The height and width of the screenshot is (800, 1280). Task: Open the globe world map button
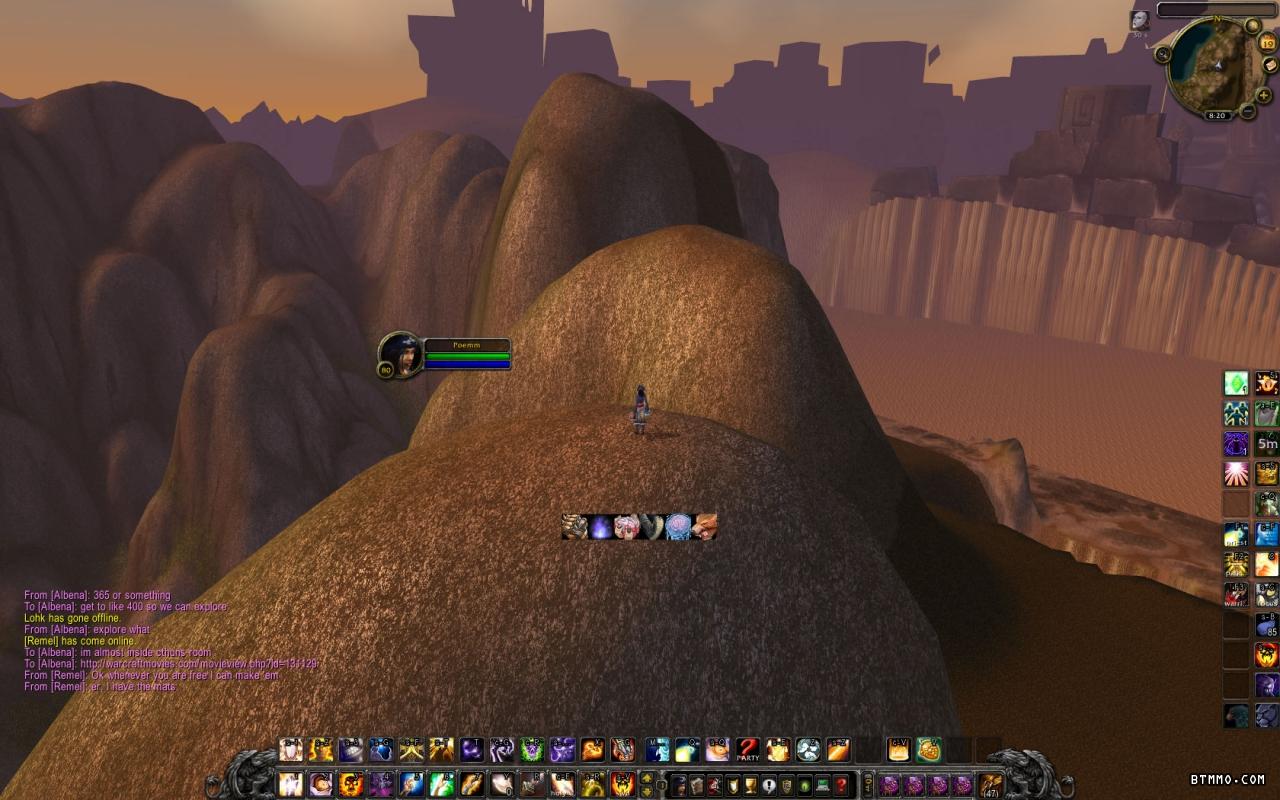pos(1254,24)
